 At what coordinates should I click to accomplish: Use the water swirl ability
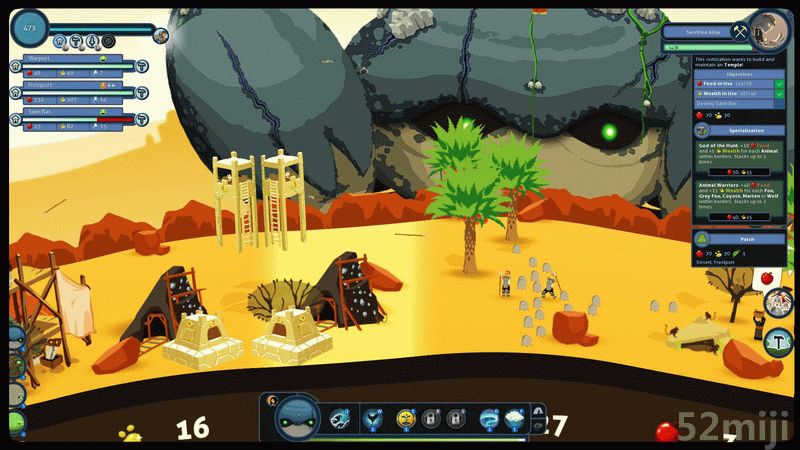(x=488, y=418)
